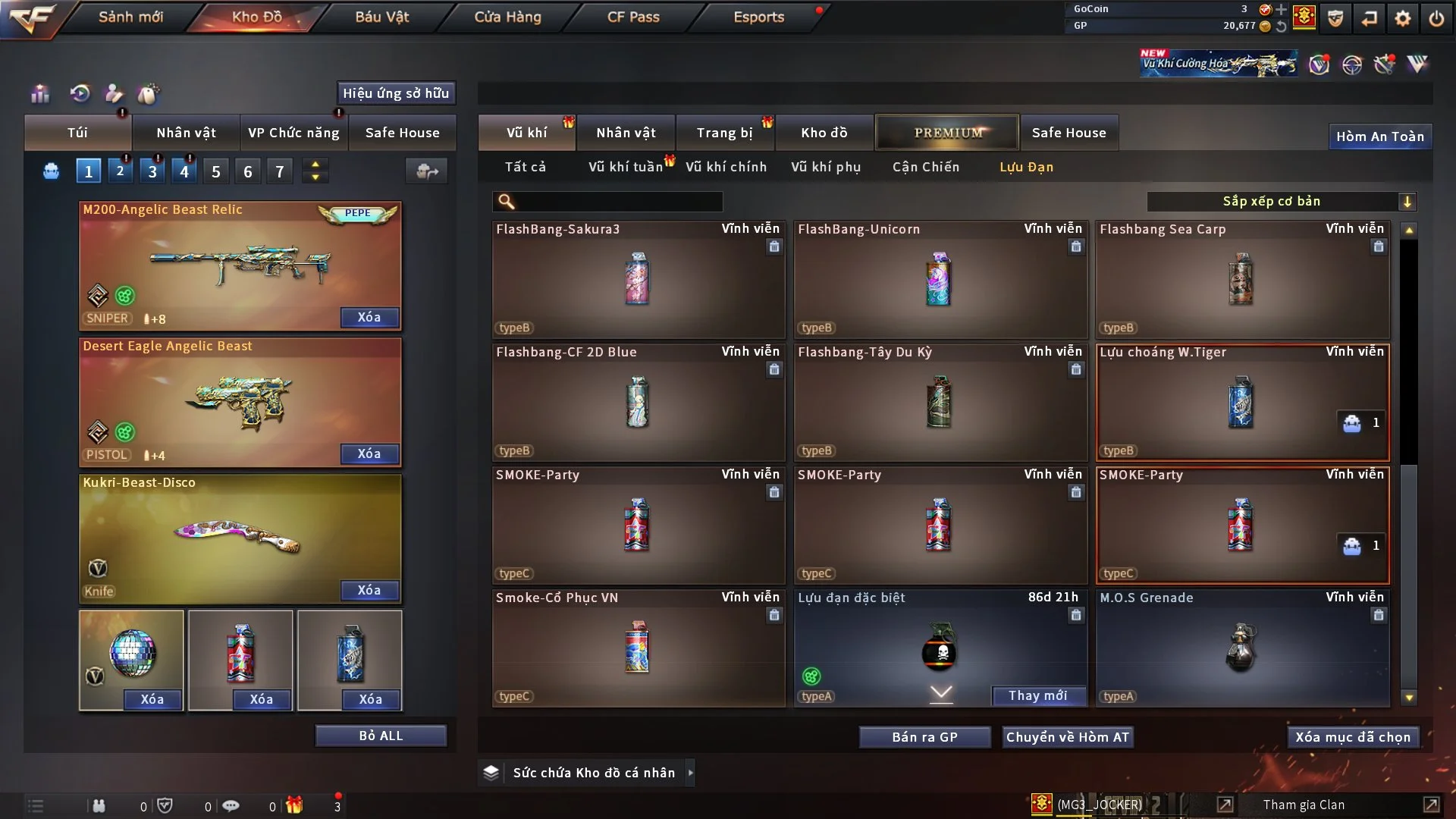Viewport: 1456px width, 819px height.
Task: Select the PREMIUM inventory tab
Action: pyautogui.click(x=948, y=133)
